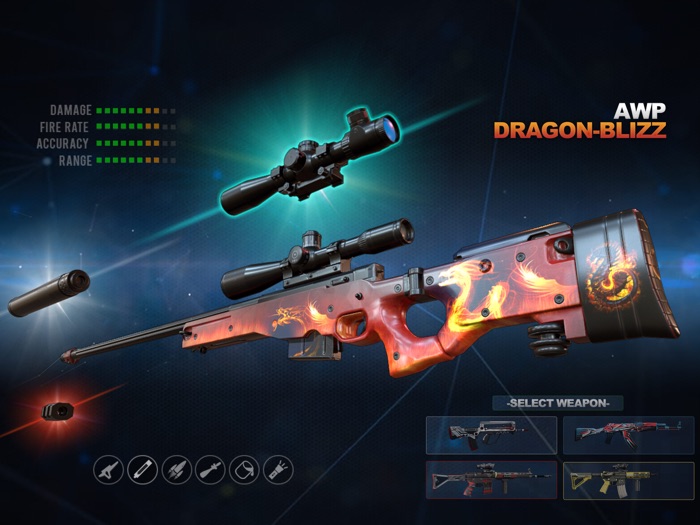Click the bullets ammo icon
Image resolution: width=700 pixels, height=525 pixels.
(x=177, y=469)
